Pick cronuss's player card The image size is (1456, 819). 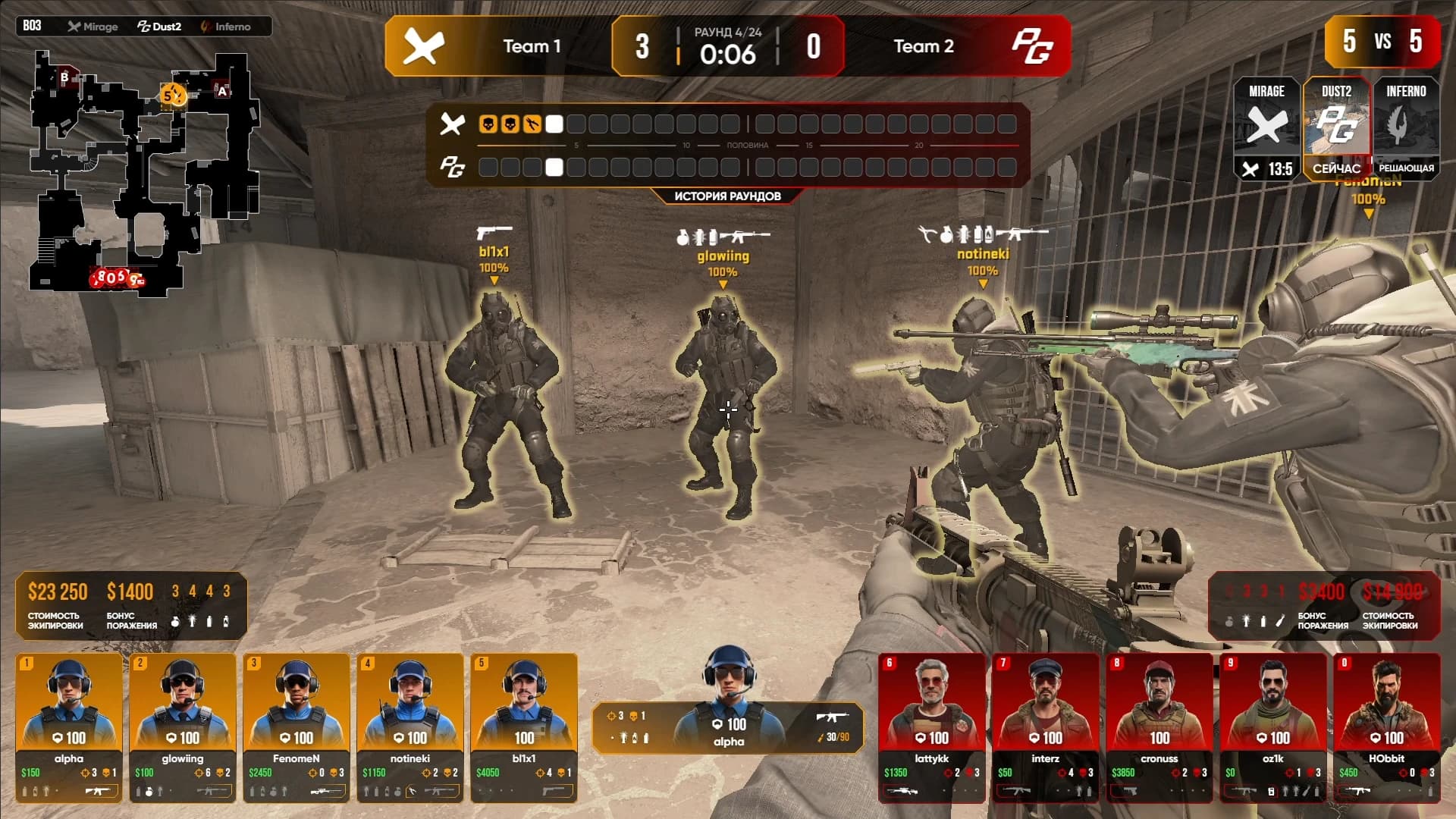[1159, 726]
